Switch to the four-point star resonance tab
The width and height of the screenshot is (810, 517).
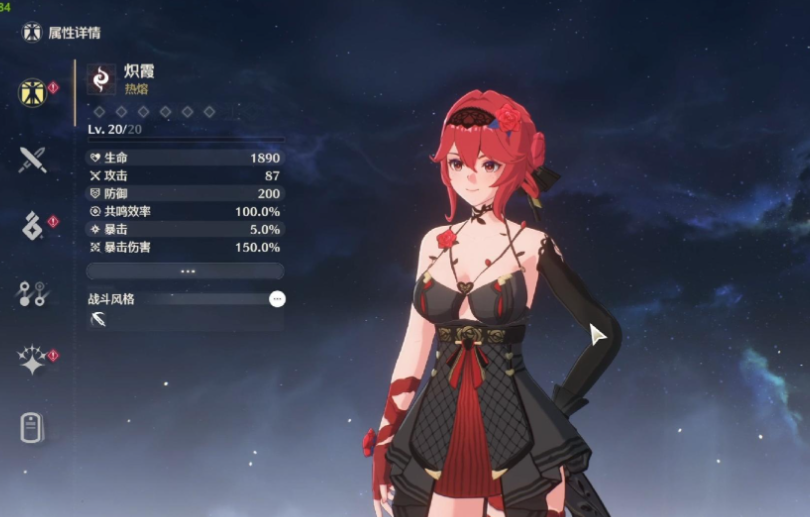pyautogui.click(x=32, y=360)
